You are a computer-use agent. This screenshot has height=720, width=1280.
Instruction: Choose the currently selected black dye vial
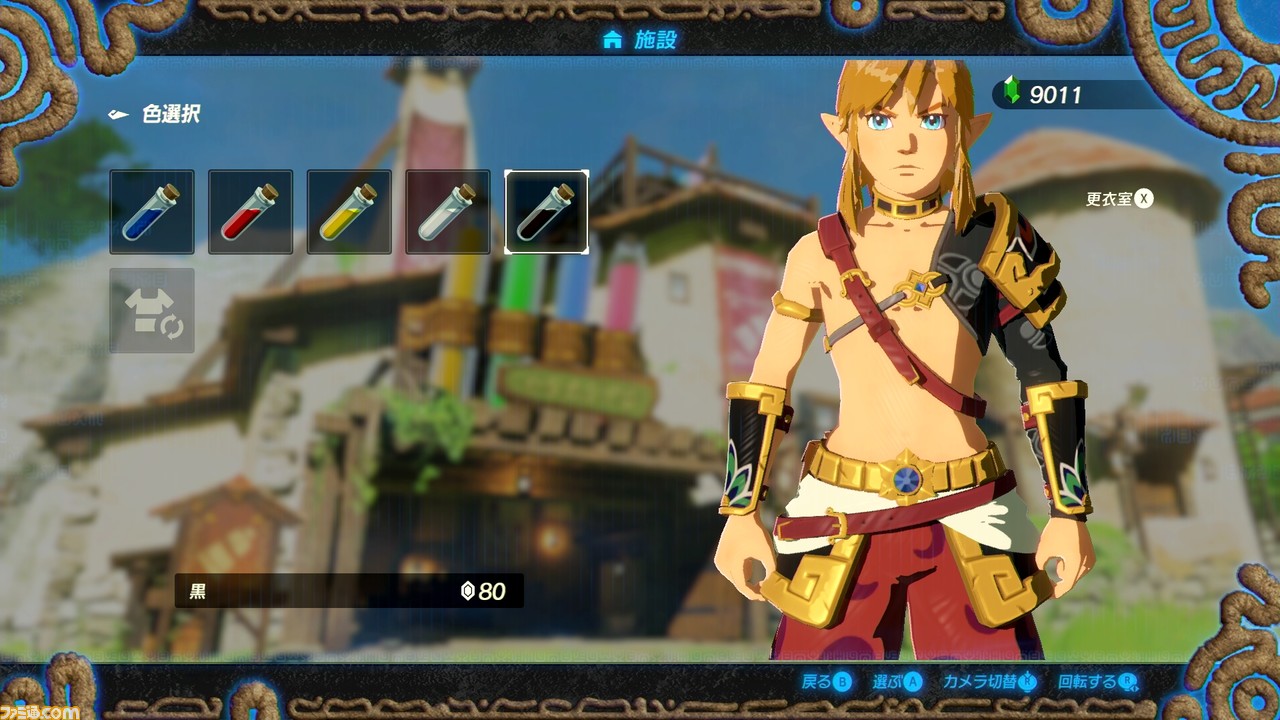point(547,211)
